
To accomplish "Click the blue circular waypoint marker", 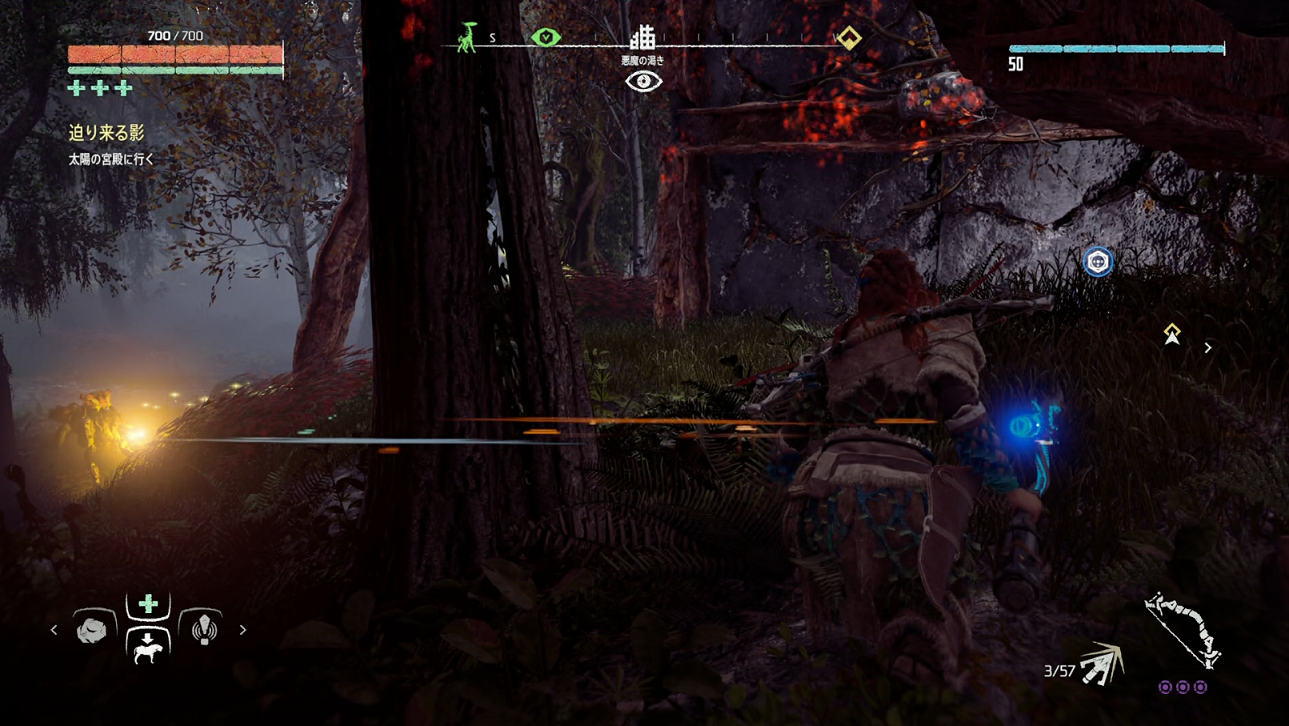I will [1098, 262].
